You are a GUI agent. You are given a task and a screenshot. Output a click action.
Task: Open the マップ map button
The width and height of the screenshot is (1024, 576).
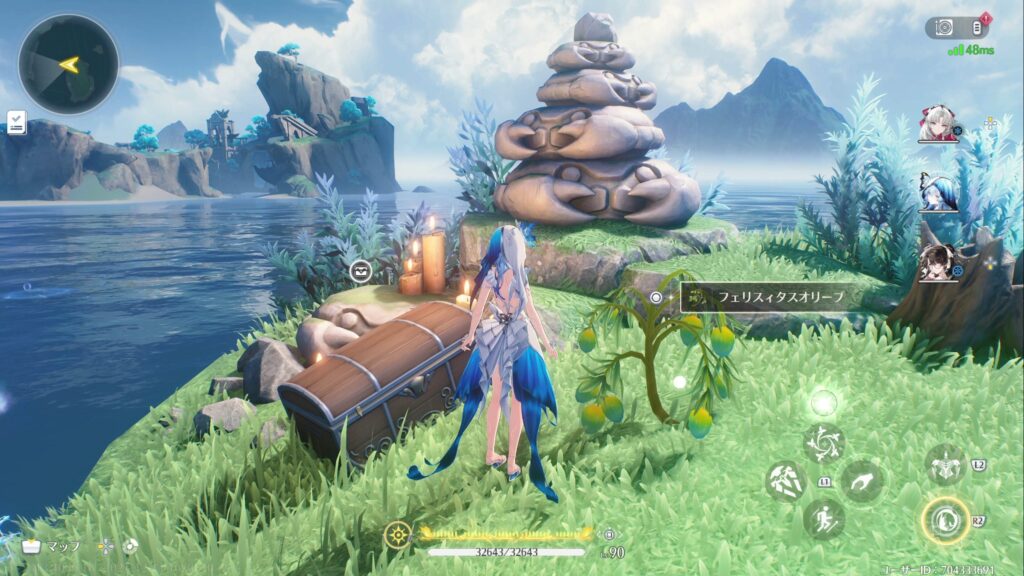(x=50, y=546)
